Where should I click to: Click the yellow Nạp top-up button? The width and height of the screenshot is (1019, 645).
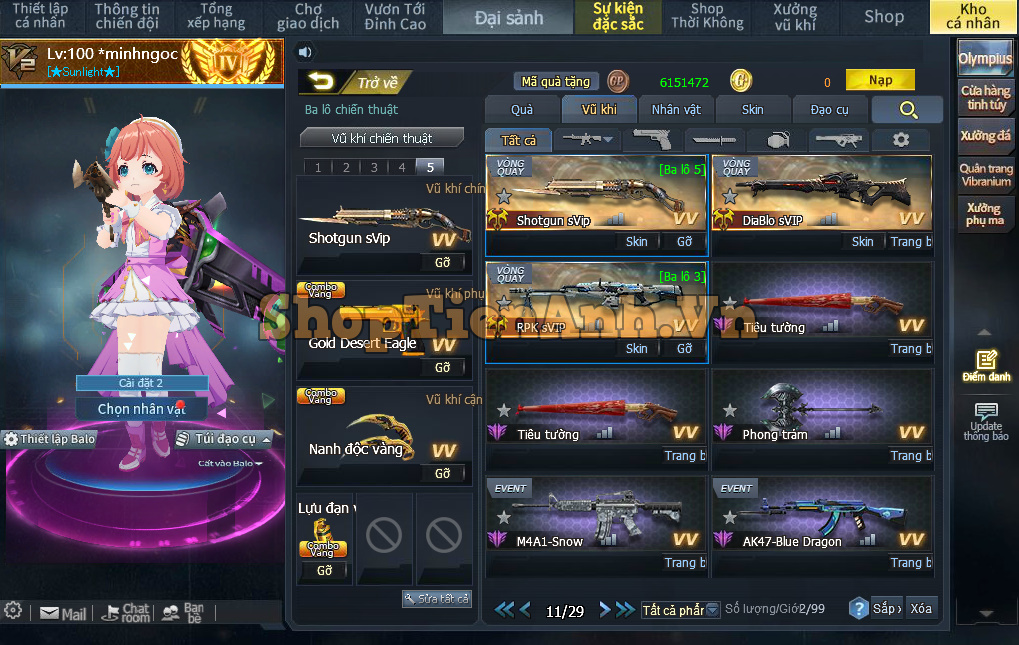tap(880, 81)
